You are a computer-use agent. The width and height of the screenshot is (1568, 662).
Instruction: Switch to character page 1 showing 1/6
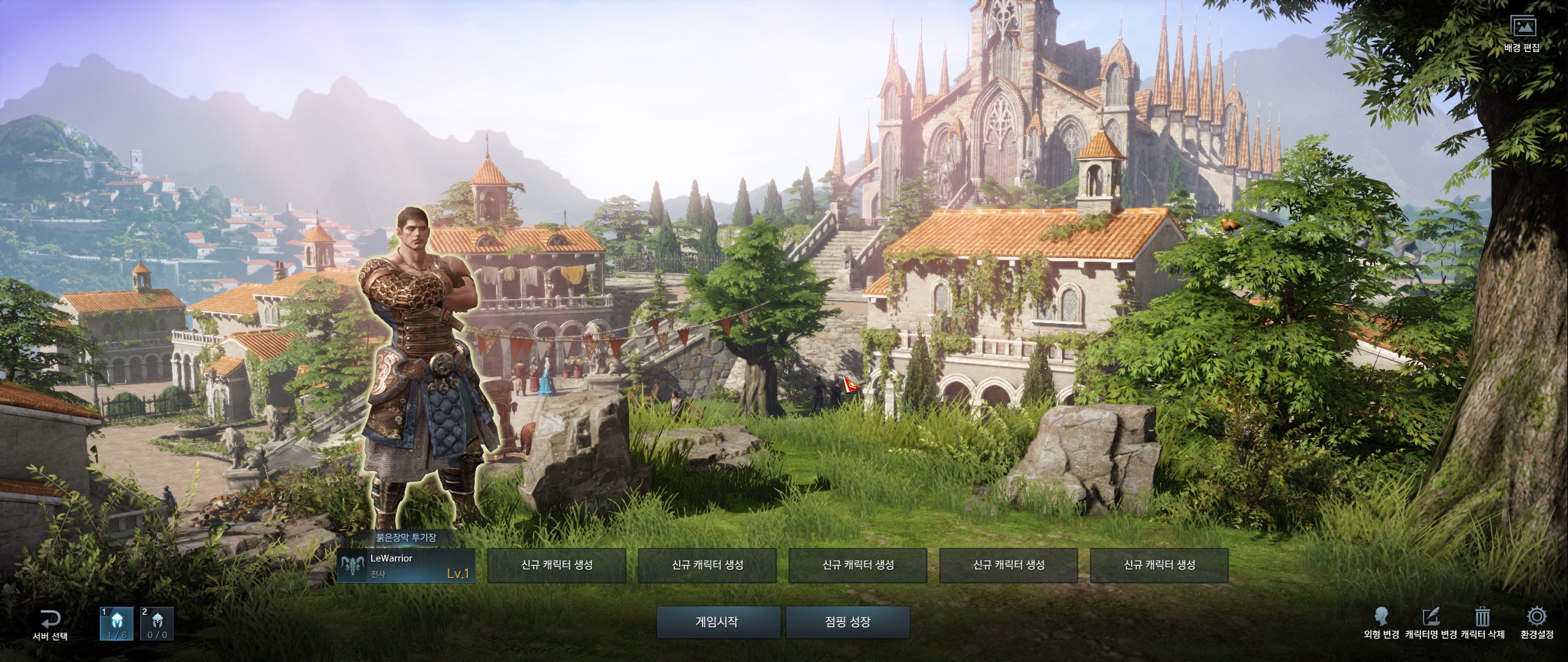(117, 624)
